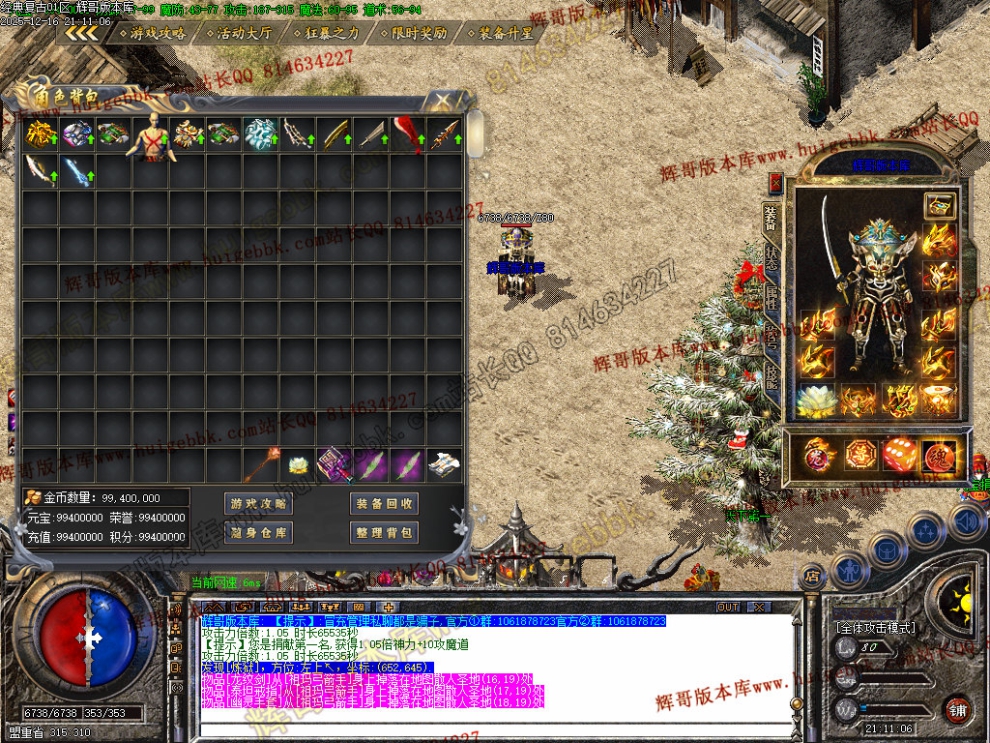990x743 pixels.
Task: Close the 角色背包 inventory window
Action: [x=440, y=100]
